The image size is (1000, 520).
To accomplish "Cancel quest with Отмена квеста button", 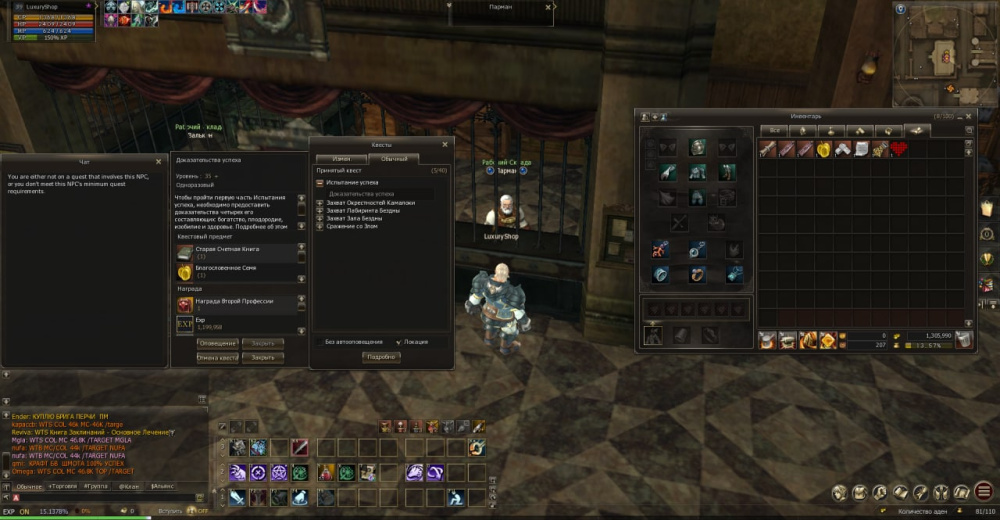I will [218, 357].
